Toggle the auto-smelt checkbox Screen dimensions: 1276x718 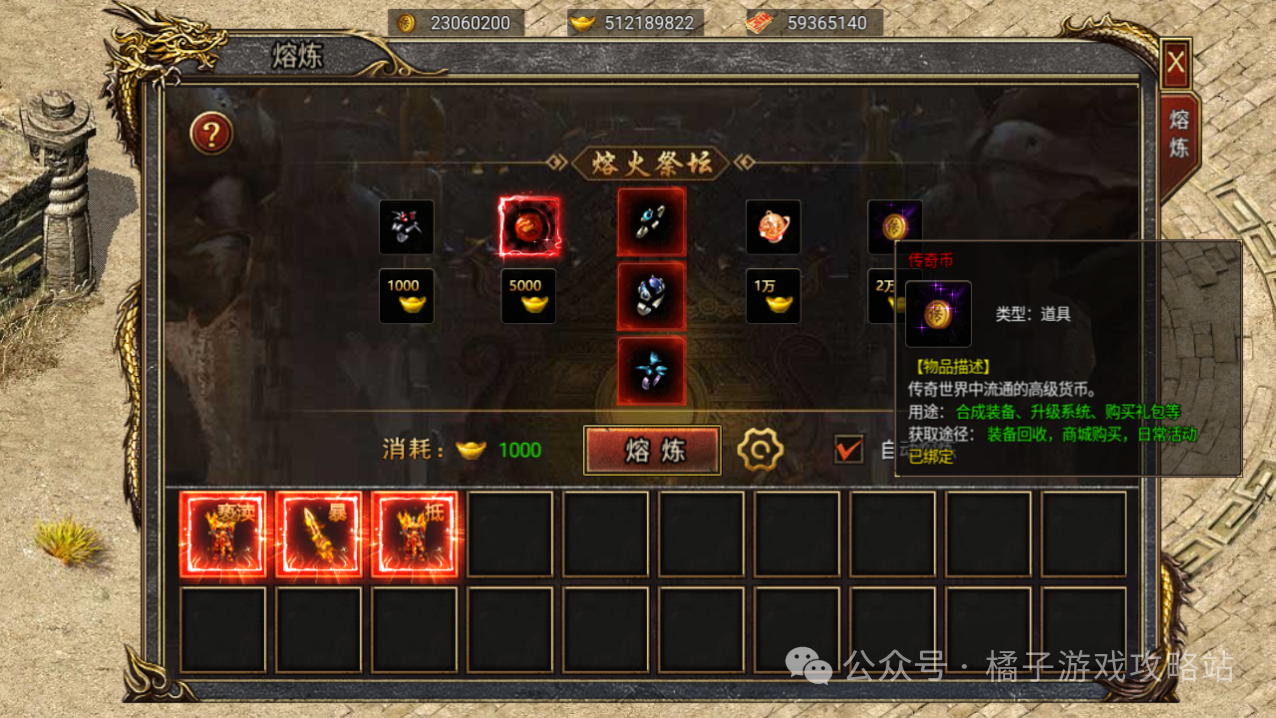coord(849,449)
